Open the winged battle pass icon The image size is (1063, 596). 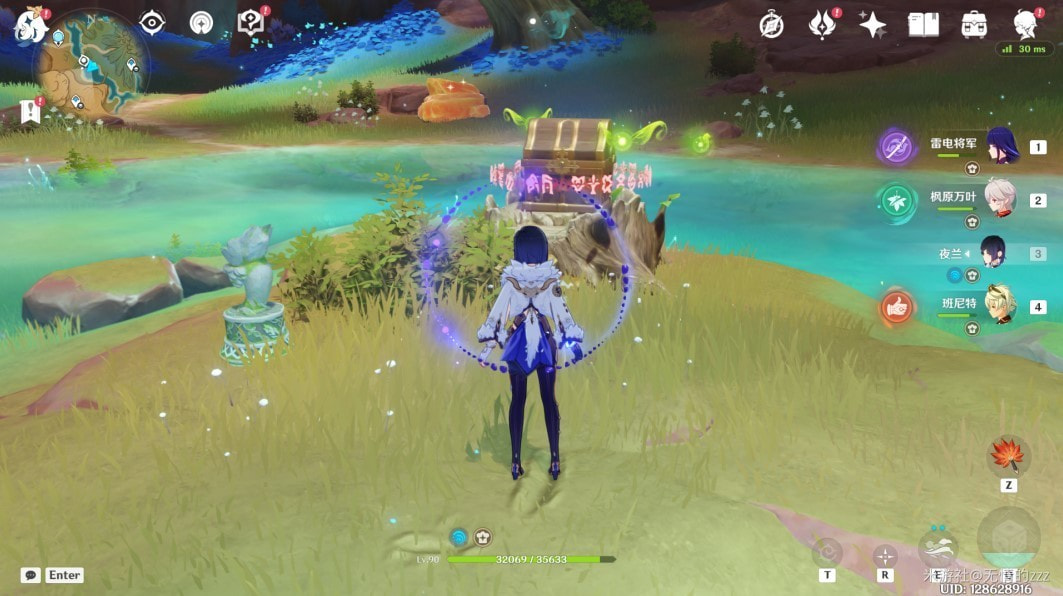coord(823,25)
